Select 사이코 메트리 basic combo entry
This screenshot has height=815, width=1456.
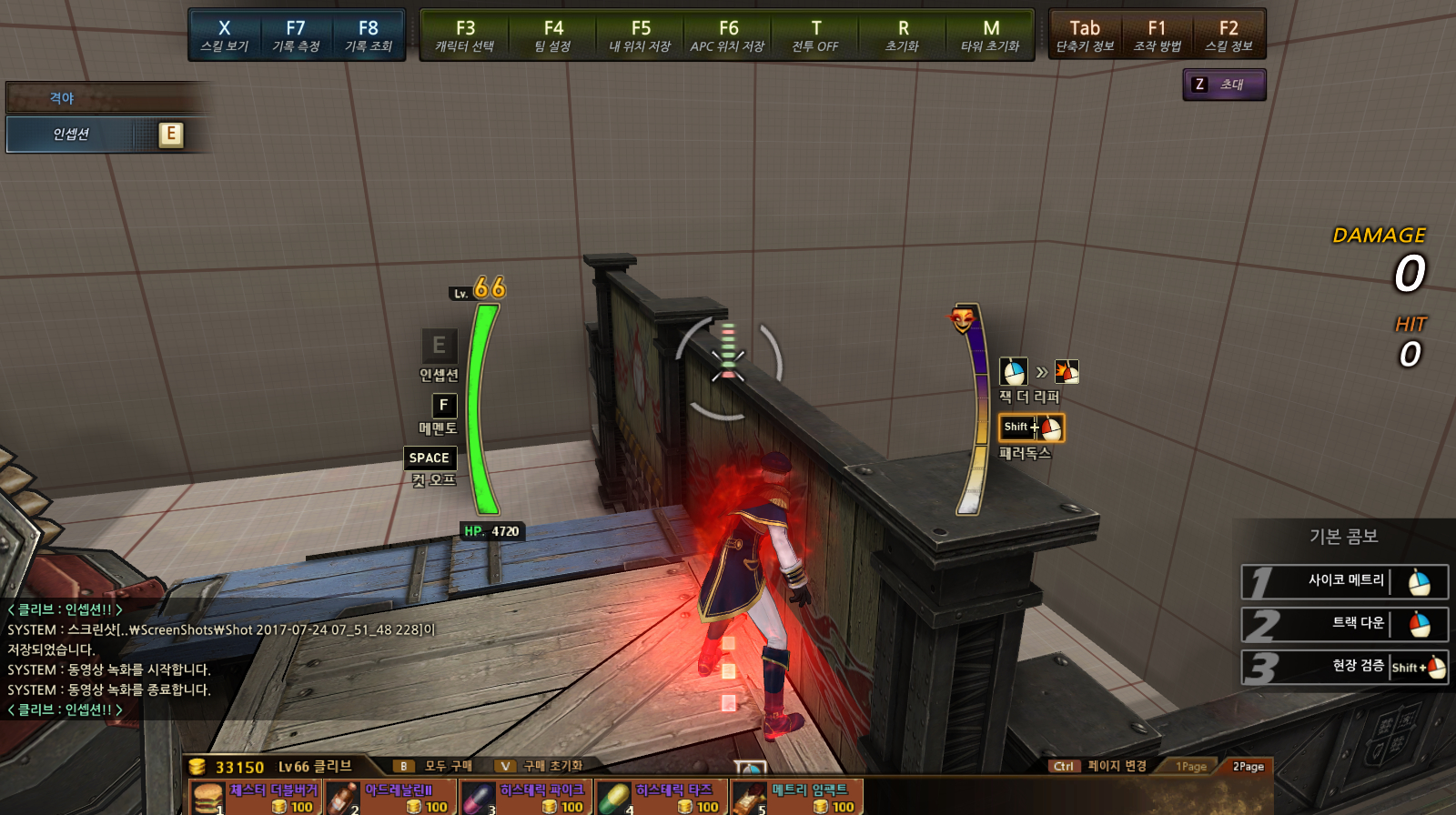click(1344, 581)
